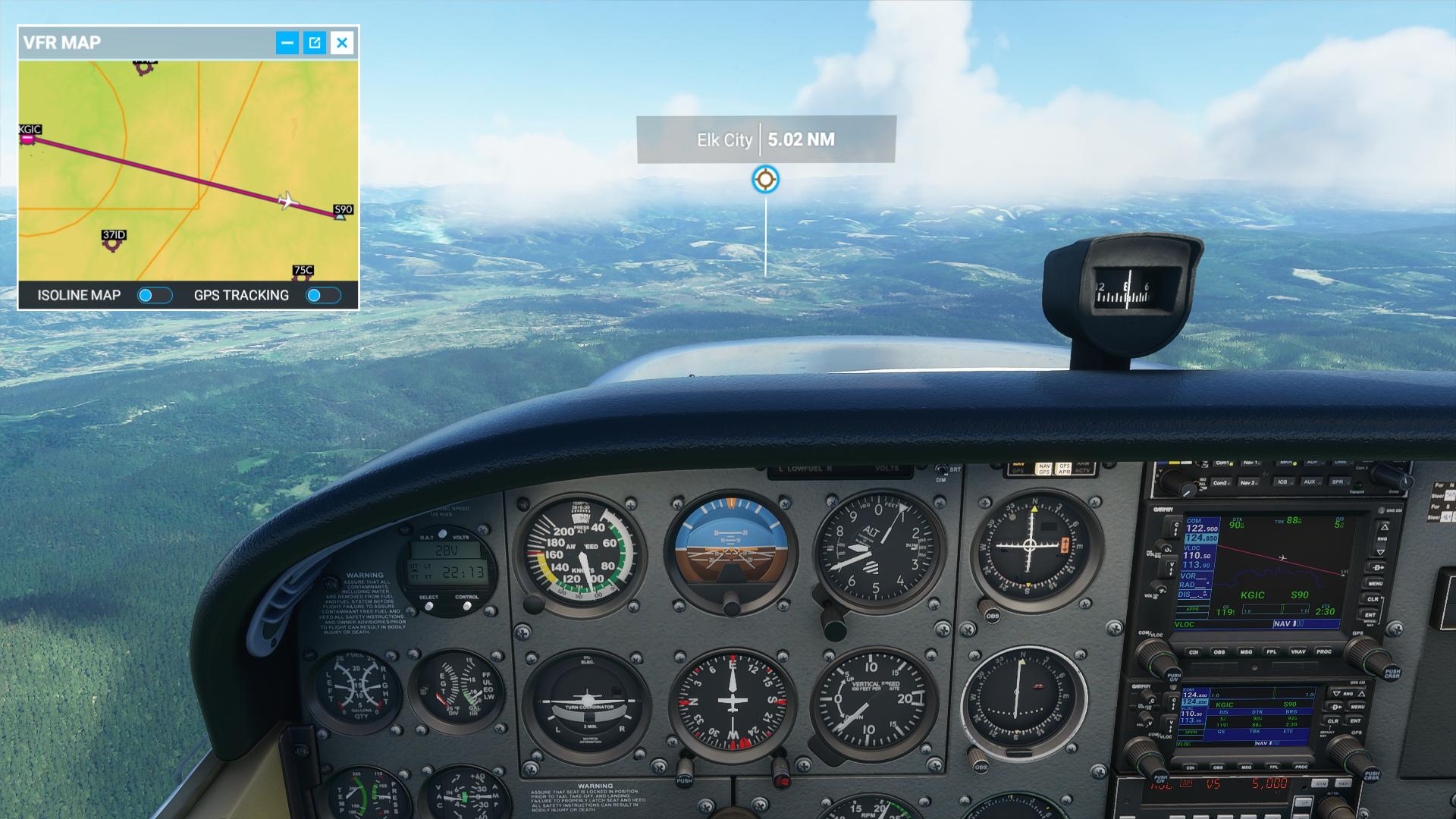Click the 37ID airport marker
Screen dimensions: 1456x819
[x=113, y=241]
